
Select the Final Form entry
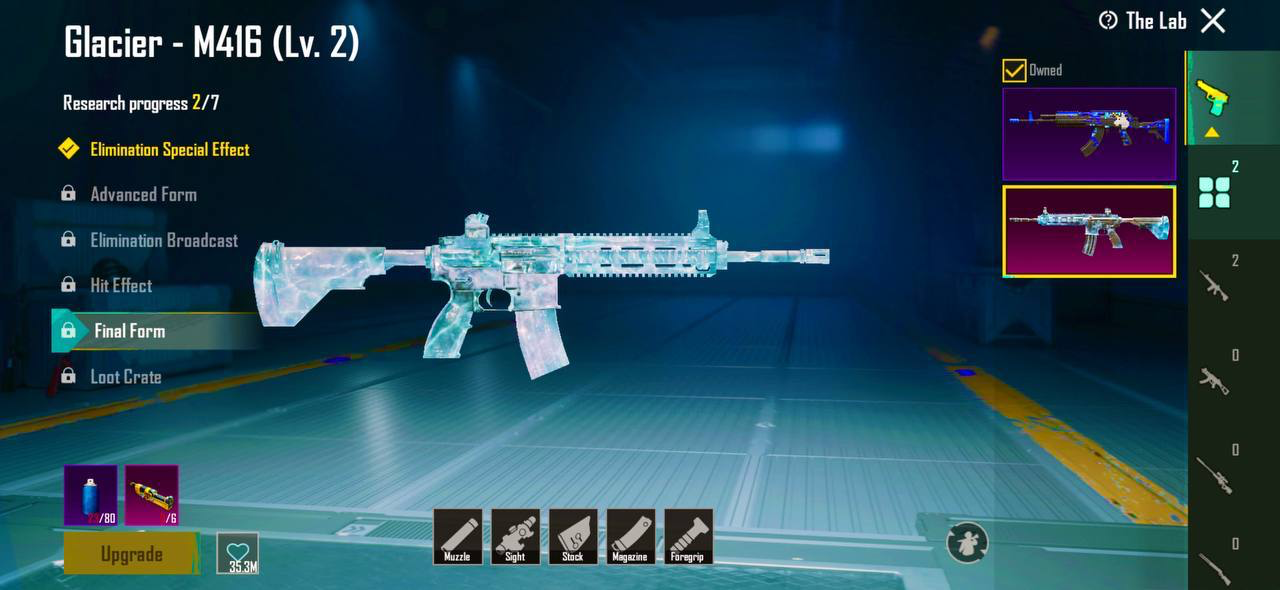pyautogui.click(x=130, y=331)
